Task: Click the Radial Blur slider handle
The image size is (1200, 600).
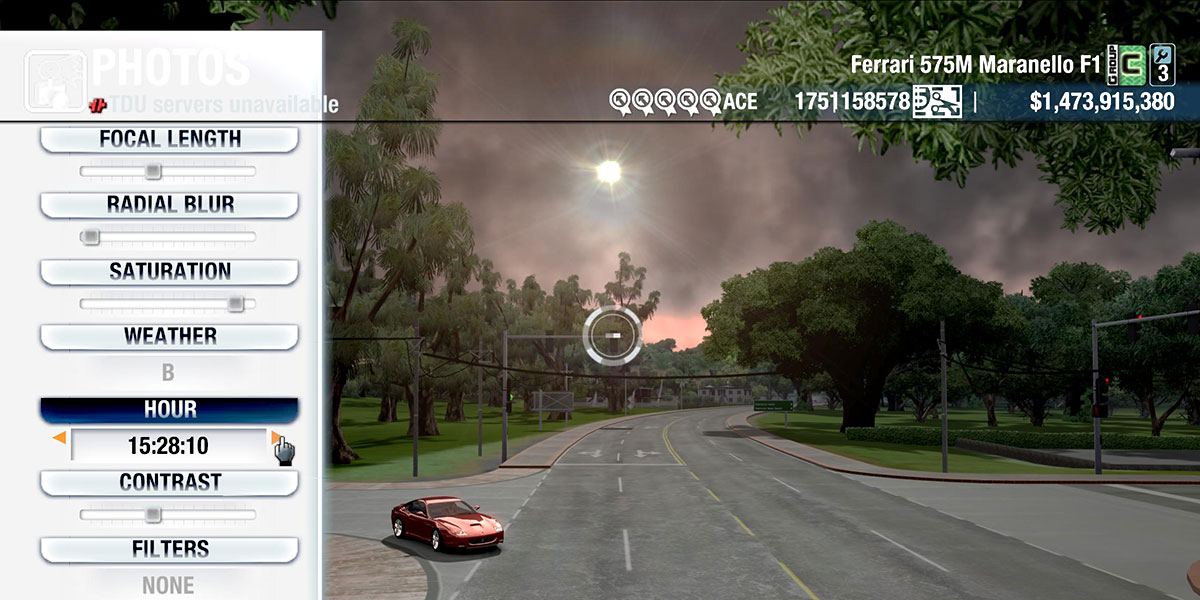Action: (x=91, y=237)
